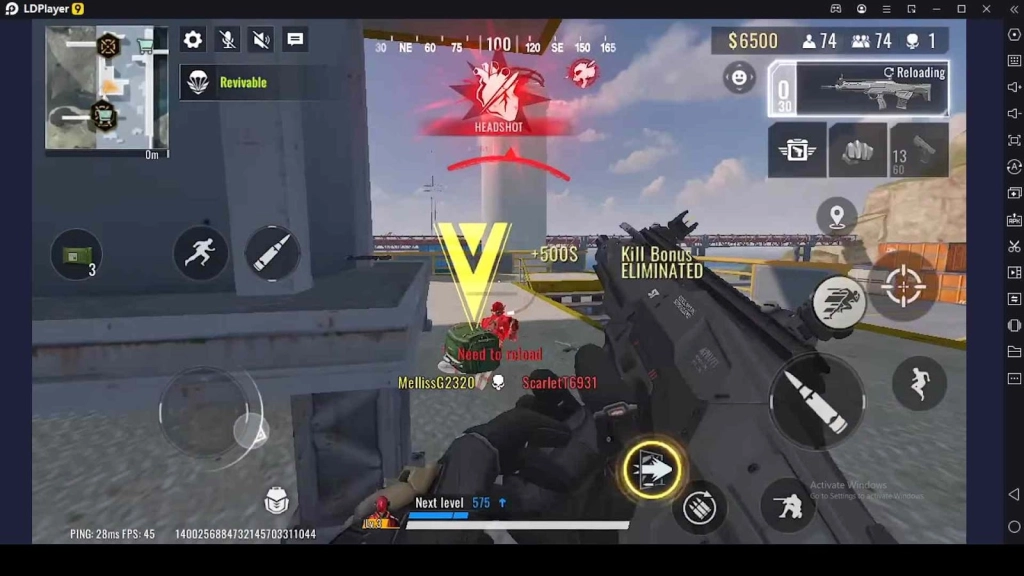Close the LDPlayer window
The height and width of the screenshot is (576, 1024).
coord(987,9)
